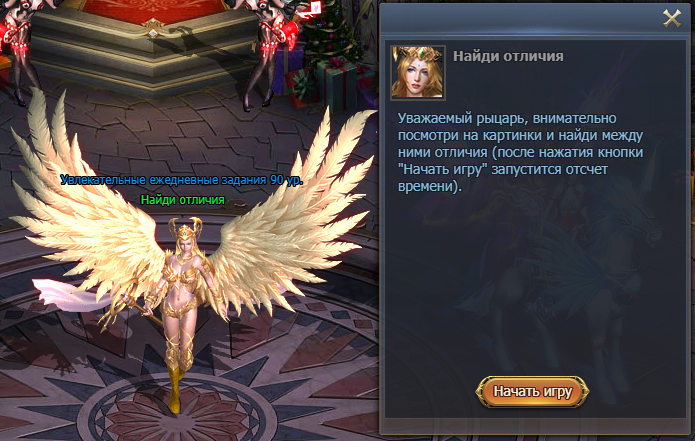This screenshot has height=441, width=695.
Task: Start the game with "Начать игру" button
Action: click(533, 391)
